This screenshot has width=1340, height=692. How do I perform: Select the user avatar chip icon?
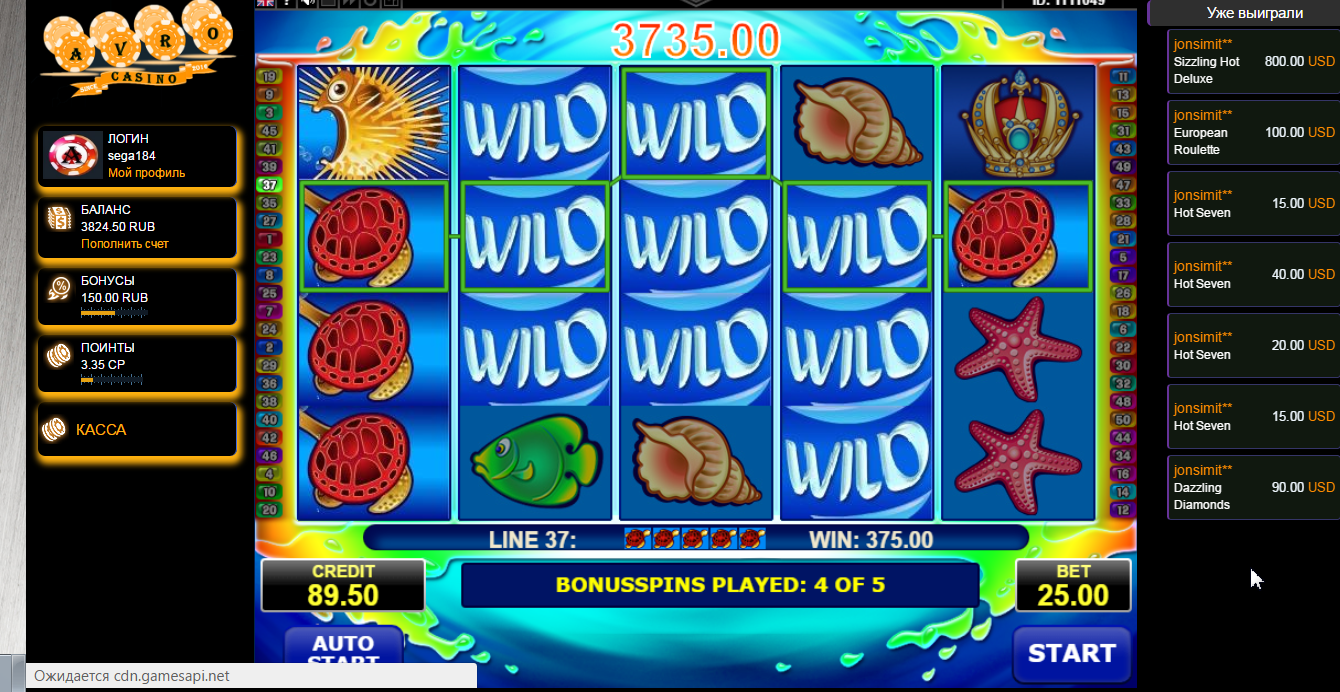[x=72, y=156]
